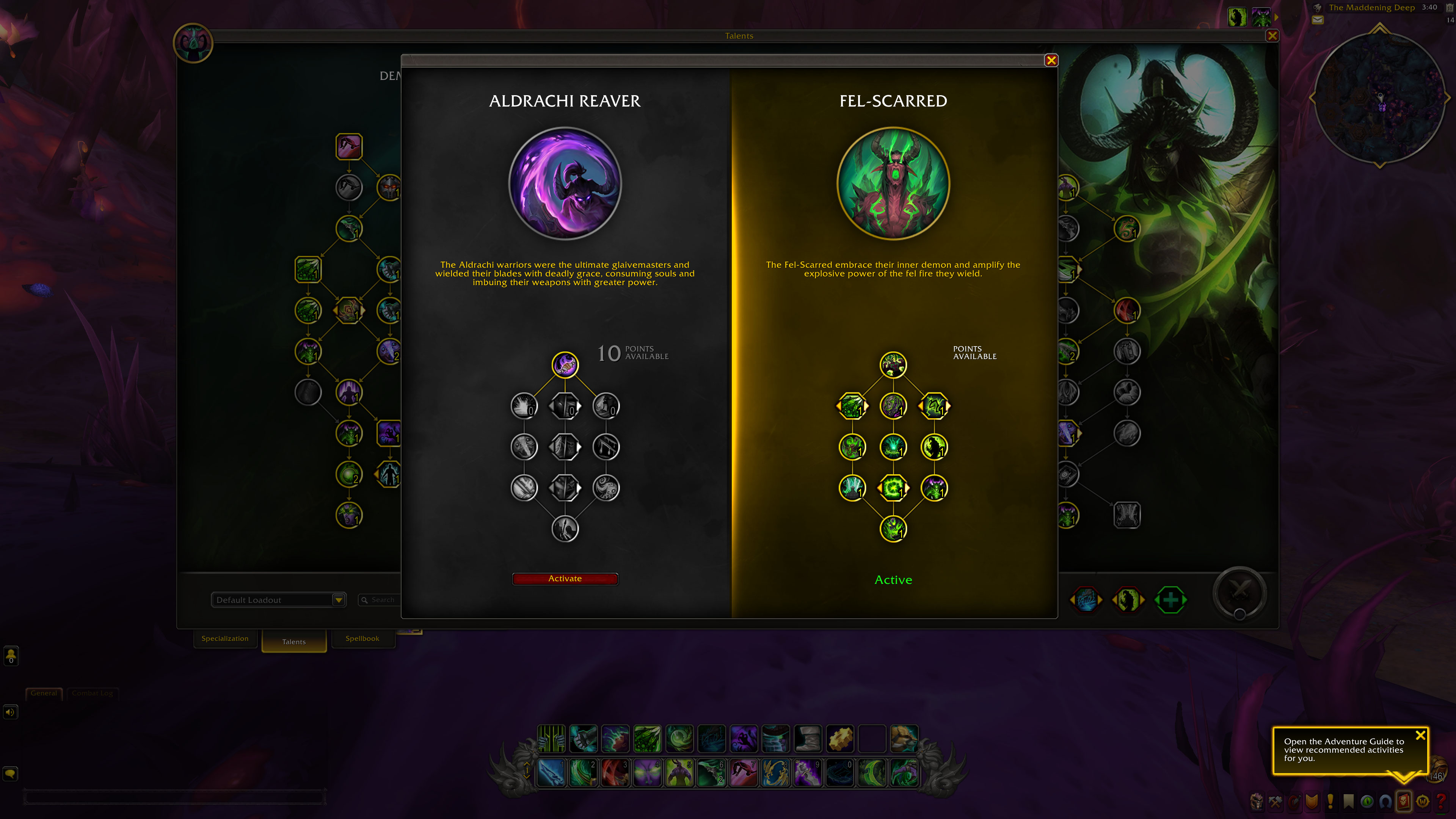Close the Talents window
The height and width of the screenshot is (819, 1456).
coord(1272,36)
